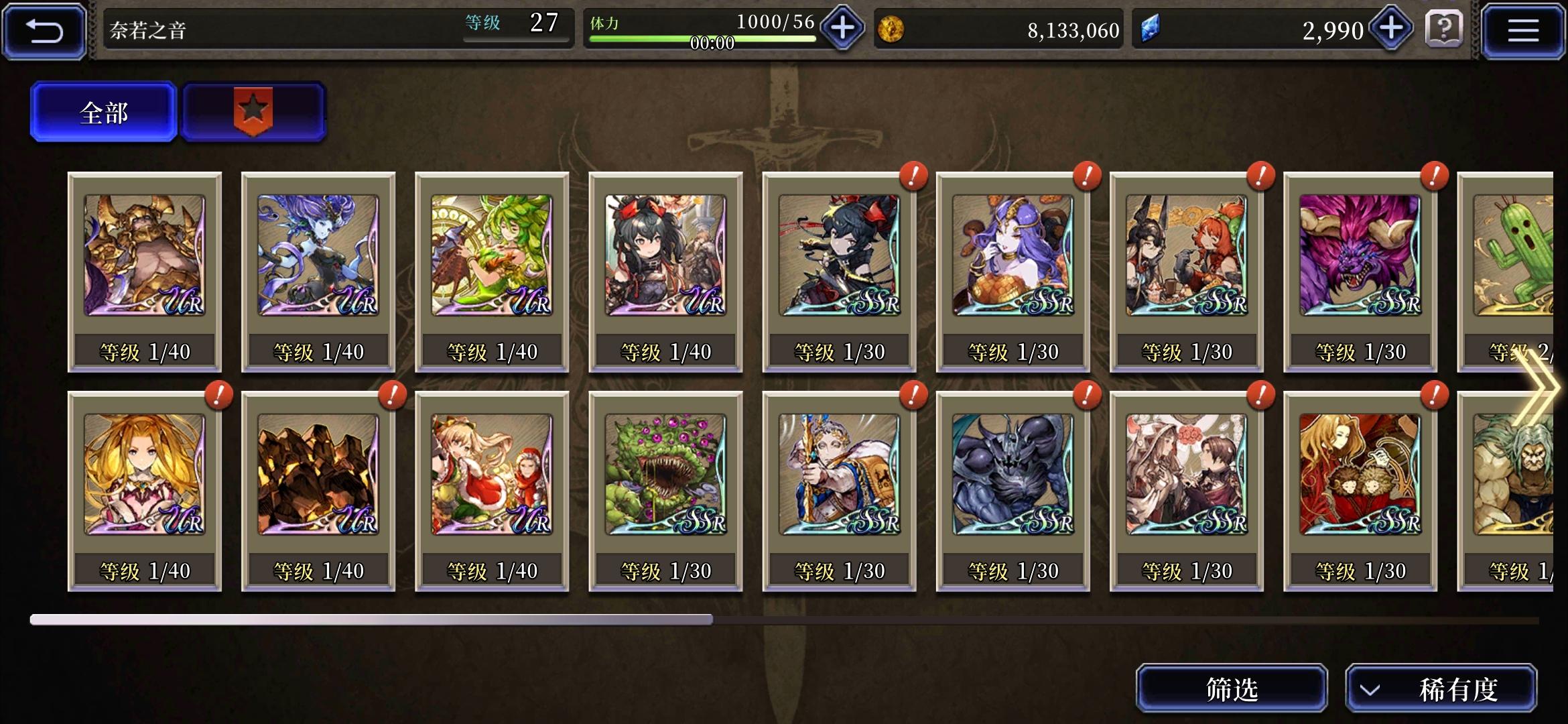Select the 全部 (All) filter tab

click(103, 113)
